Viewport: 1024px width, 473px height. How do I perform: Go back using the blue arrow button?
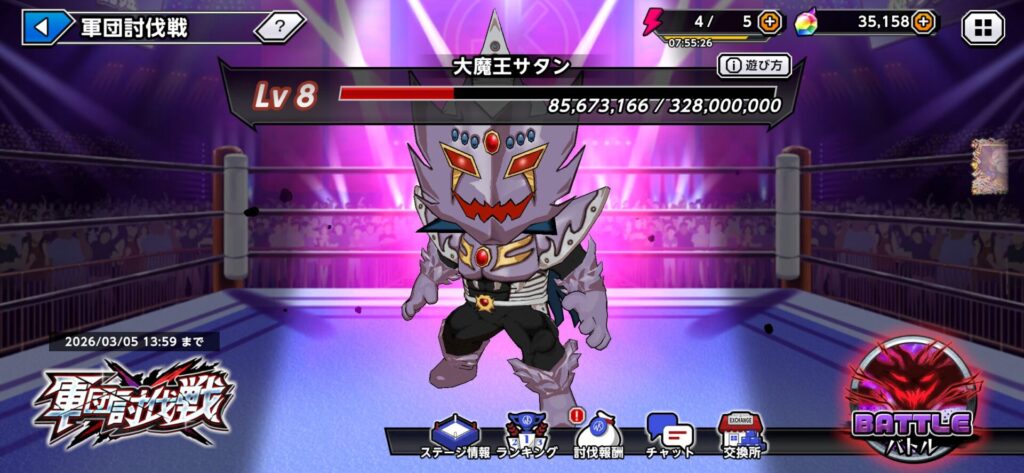click(44, 27)
